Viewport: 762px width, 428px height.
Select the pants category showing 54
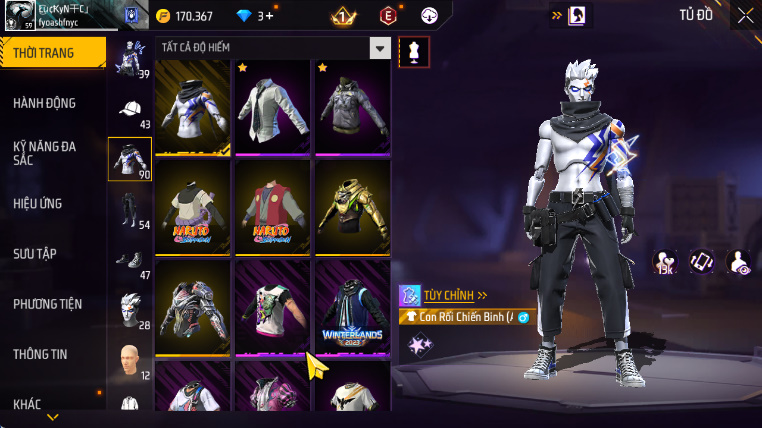coord(130,210)
